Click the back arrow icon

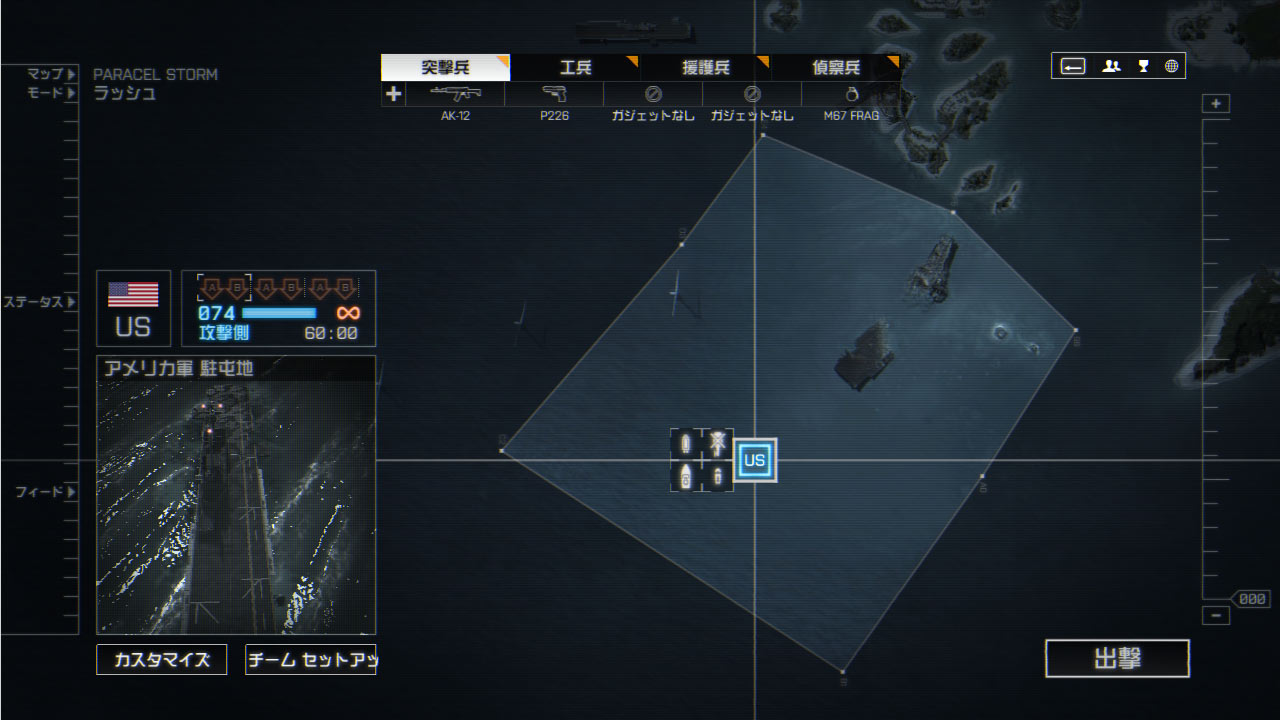point(1073,66)
